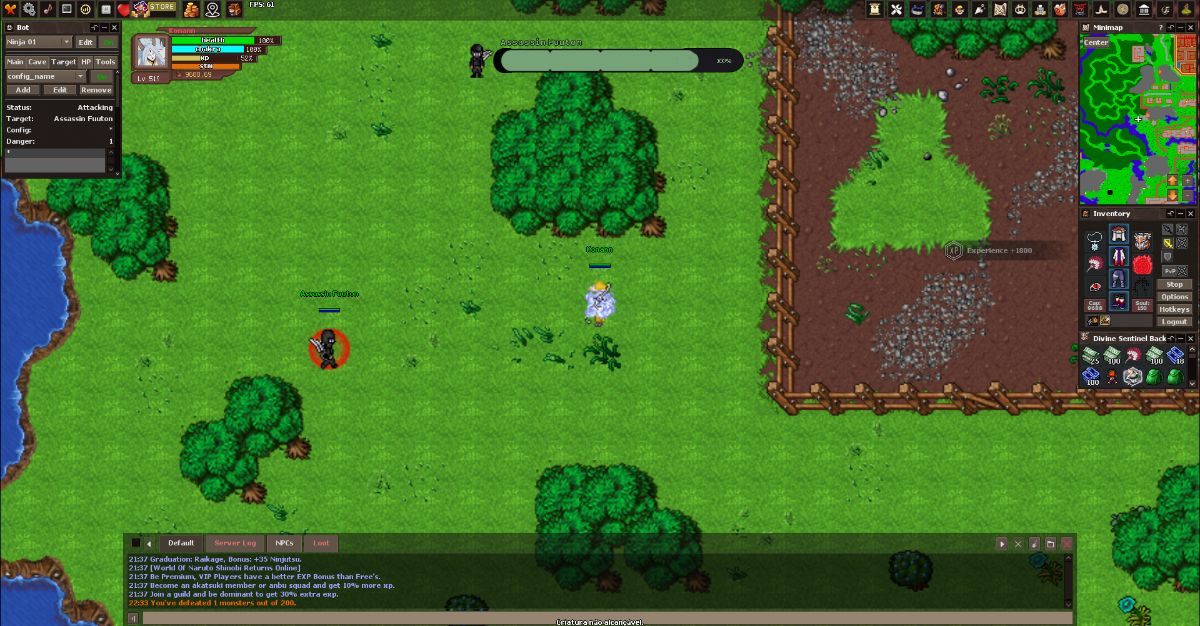Viewport: 1200px width, 626px height.
Task: Click the Logout button
Action: pyautogui.click(x=1174, y=321)
